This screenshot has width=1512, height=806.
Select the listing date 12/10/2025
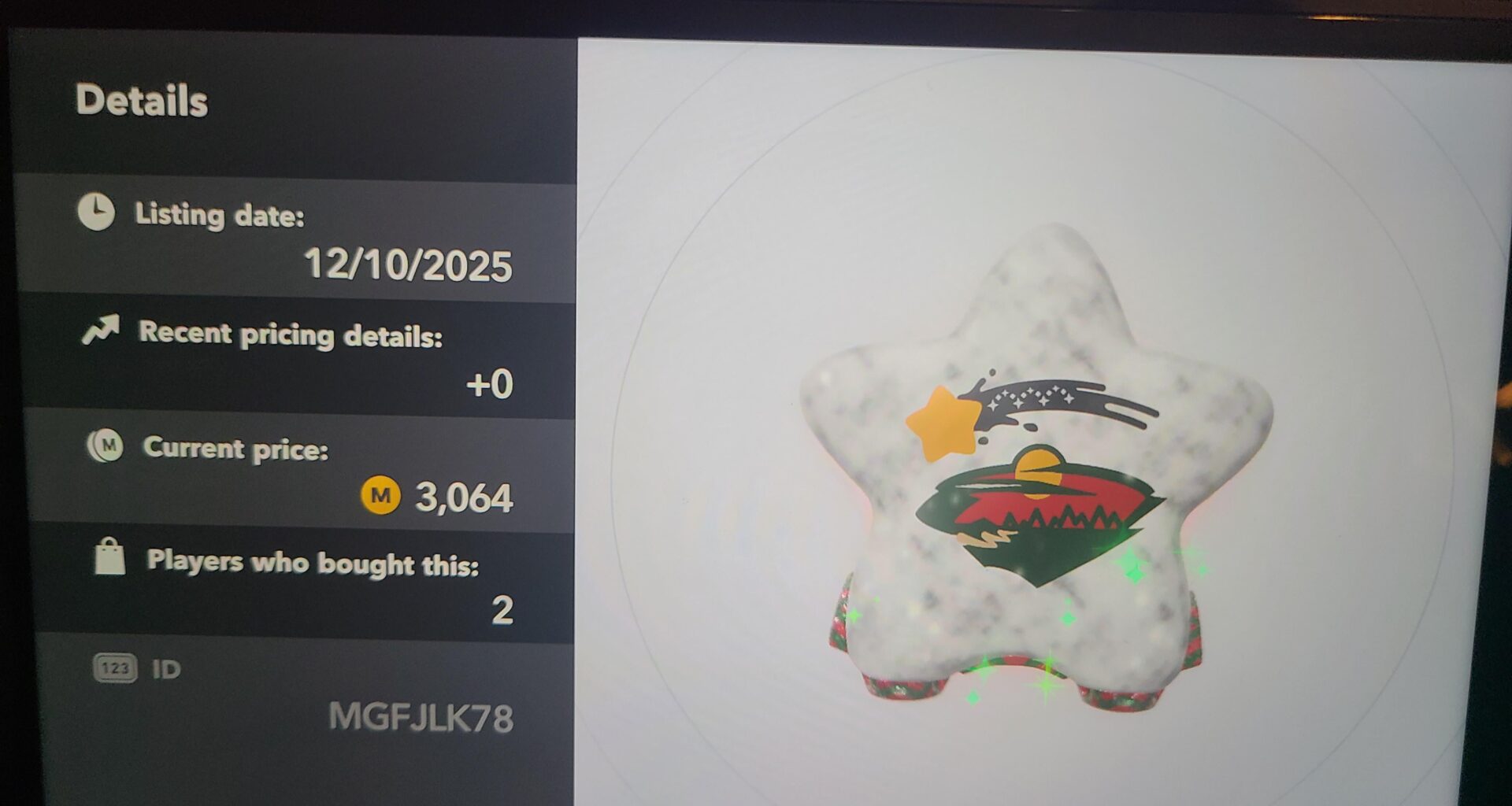(x=409, y=266)
